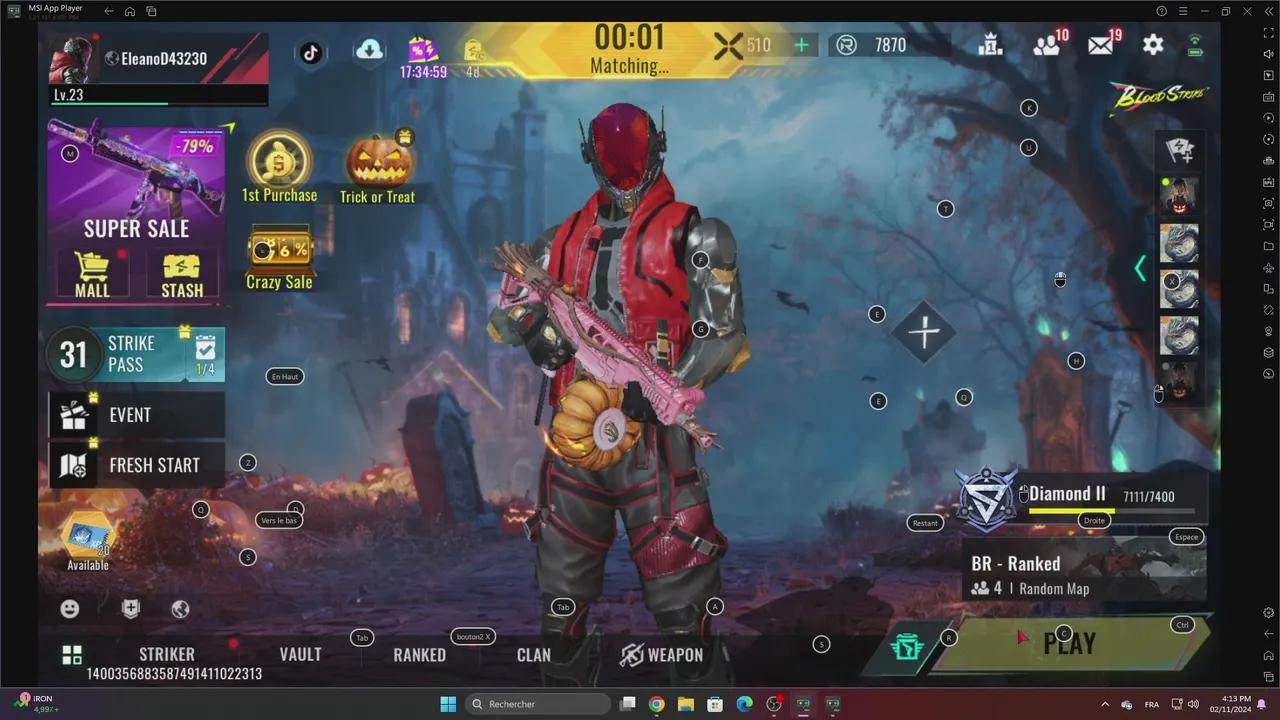1280x720 pixels.
Task: Switch to the CLAN tab
Action: coord(533,655)
